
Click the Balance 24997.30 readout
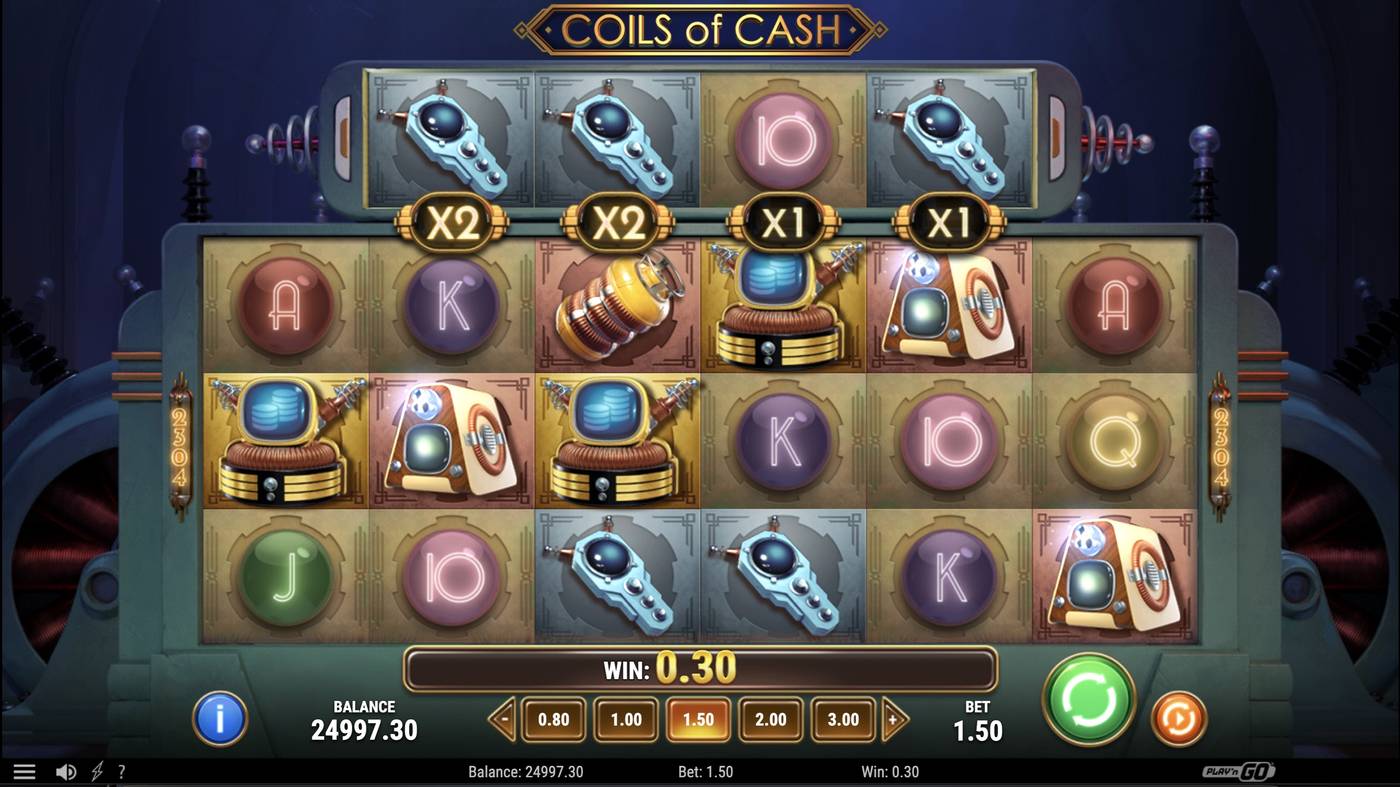pyautogui.click(x=364, y=718)
